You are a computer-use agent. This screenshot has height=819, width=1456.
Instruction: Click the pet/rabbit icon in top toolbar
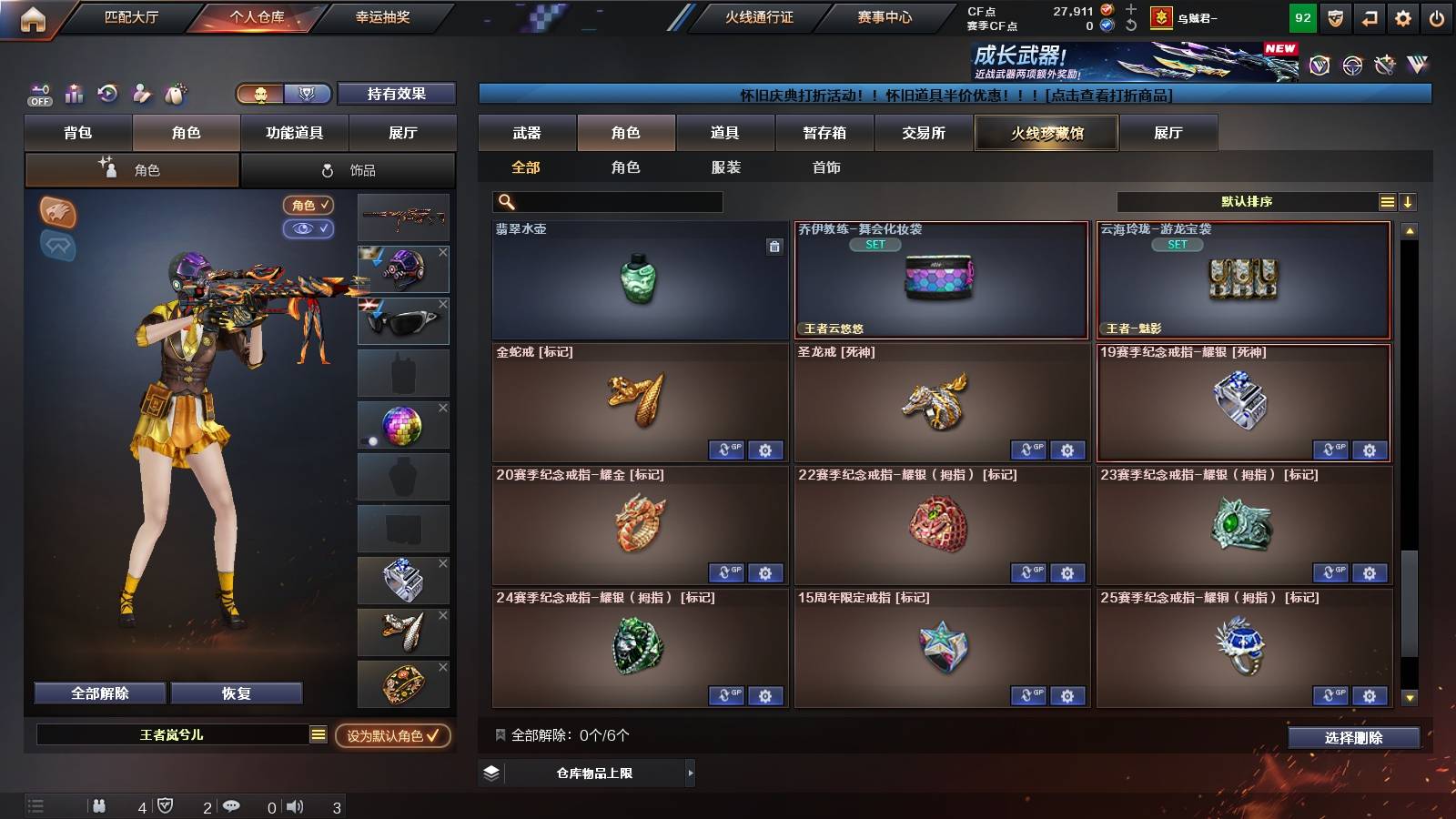[x=173, y=94]
